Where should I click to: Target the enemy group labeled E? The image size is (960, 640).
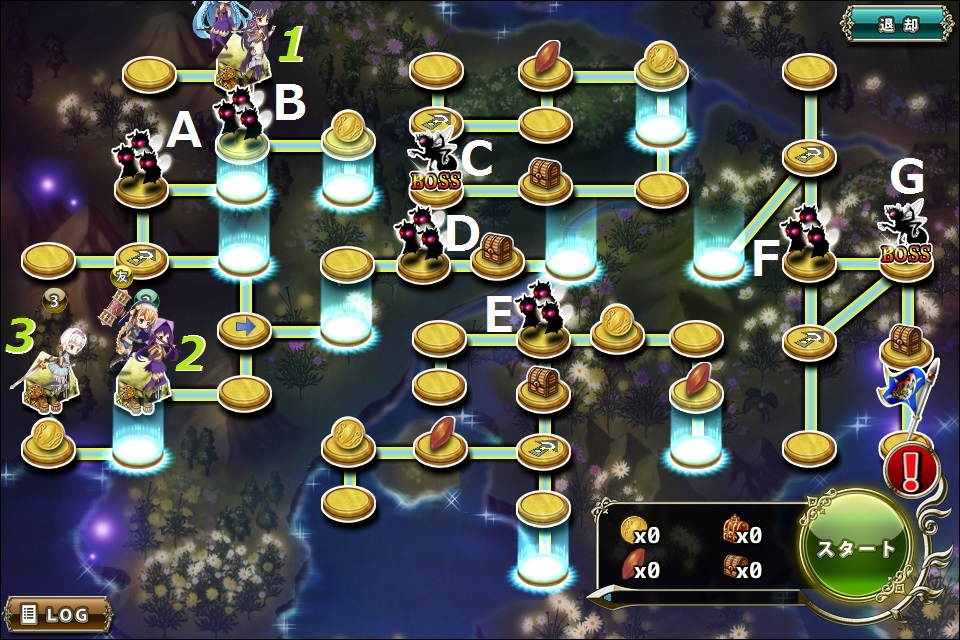tap(541, 310)
